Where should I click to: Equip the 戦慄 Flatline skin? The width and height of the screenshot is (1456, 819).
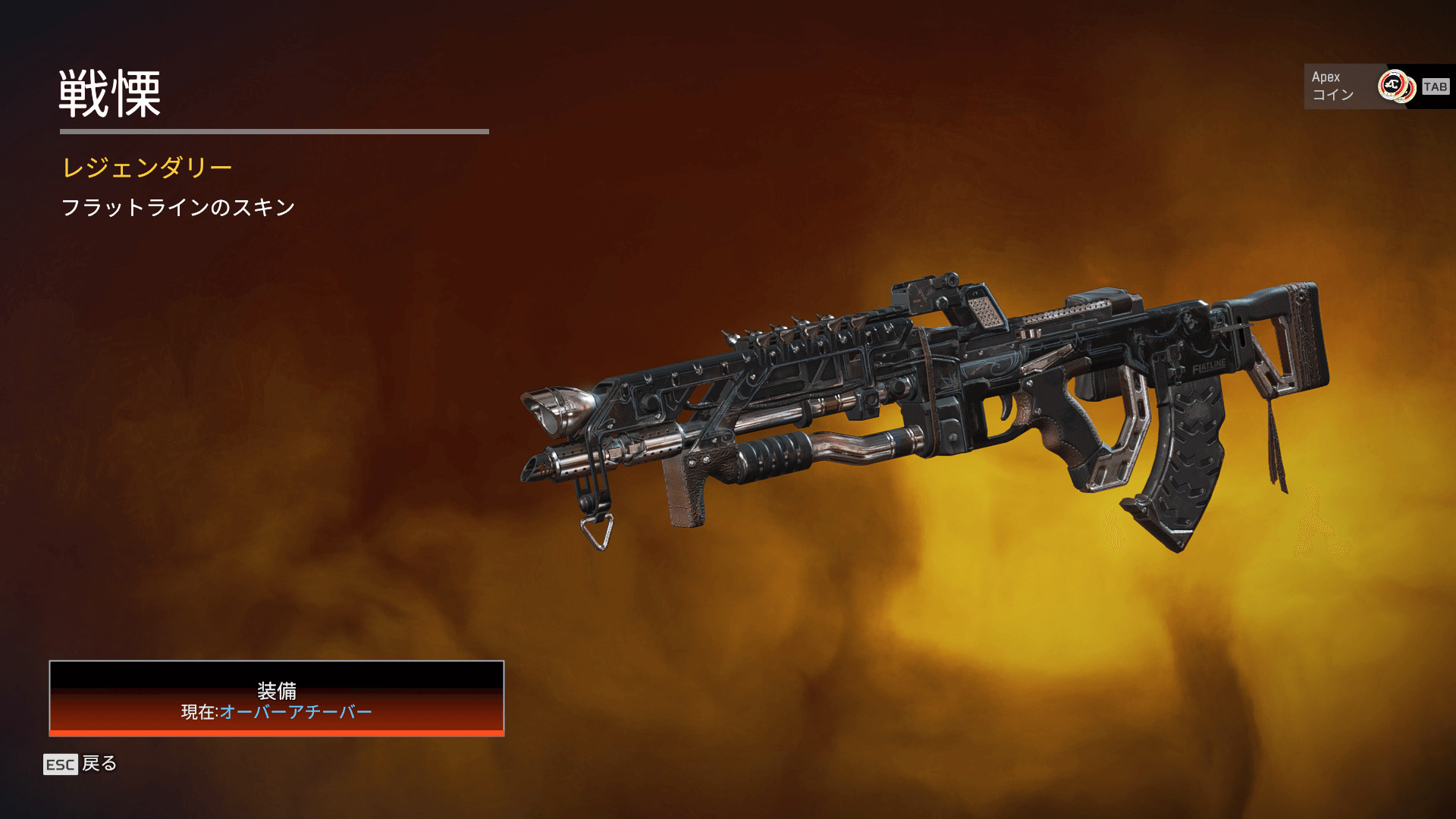click(277, 698)
